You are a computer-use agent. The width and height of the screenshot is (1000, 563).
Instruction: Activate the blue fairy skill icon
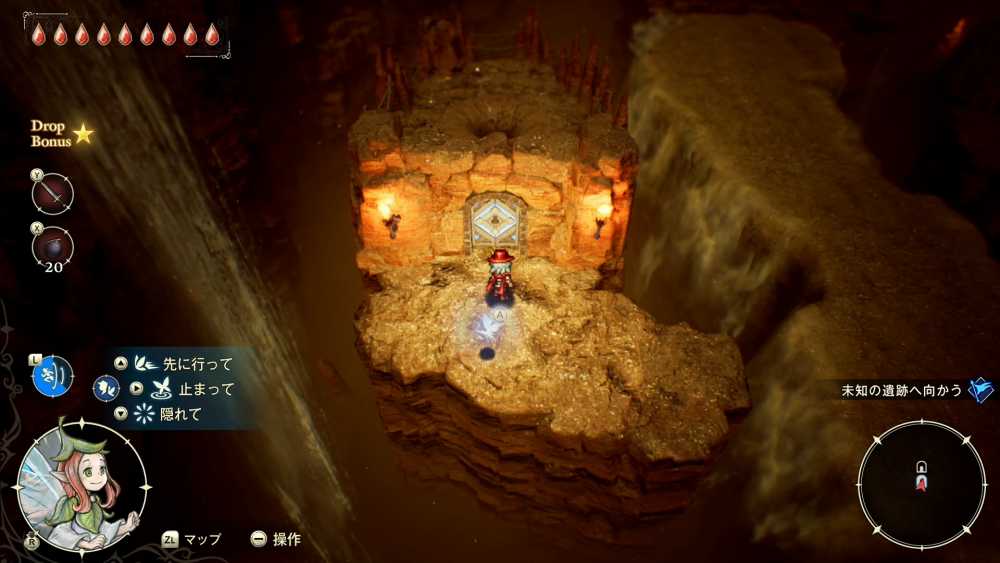[x=52, y=375]
